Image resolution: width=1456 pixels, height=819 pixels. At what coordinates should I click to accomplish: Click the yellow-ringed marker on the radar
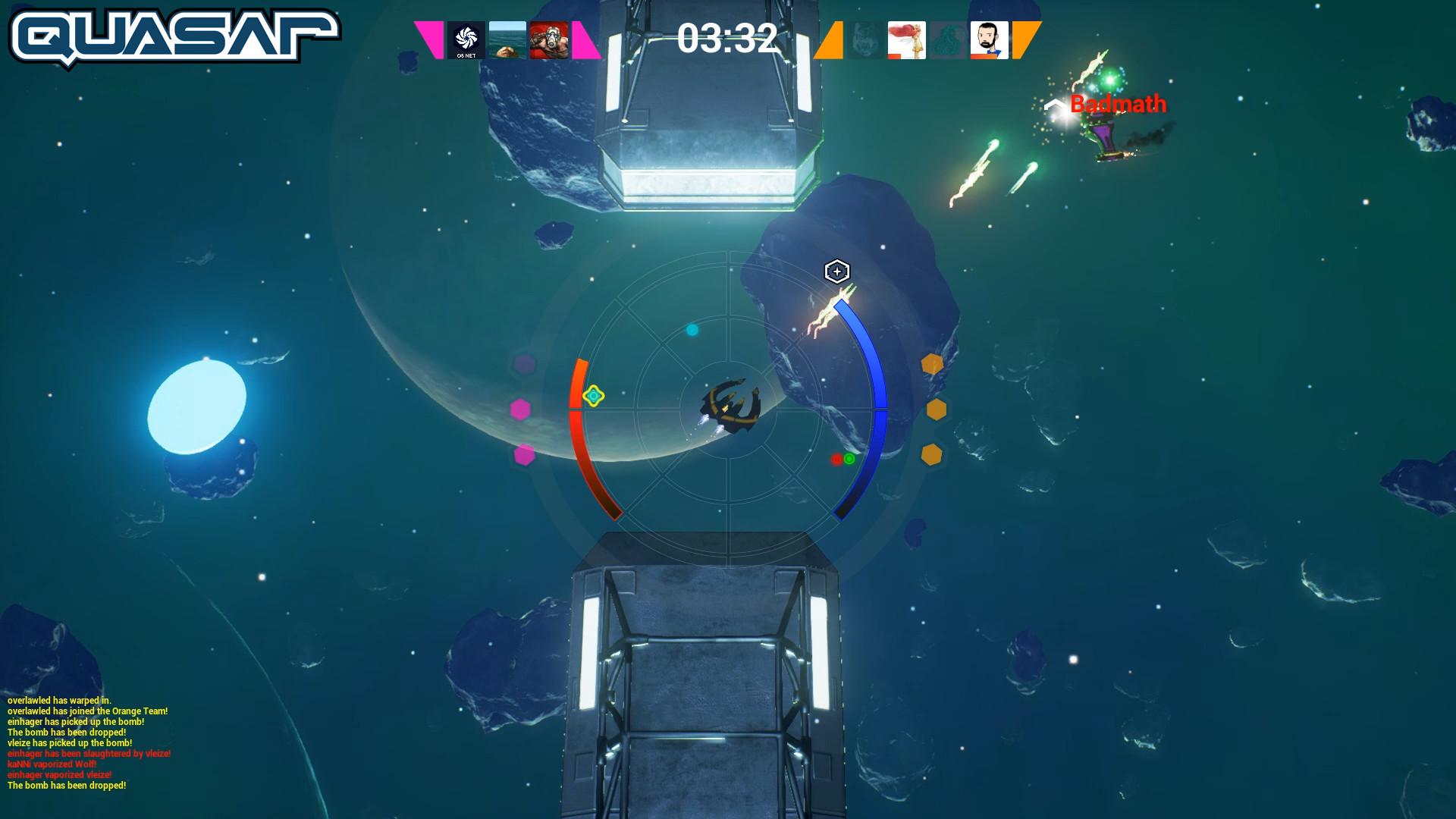[593, 396]
